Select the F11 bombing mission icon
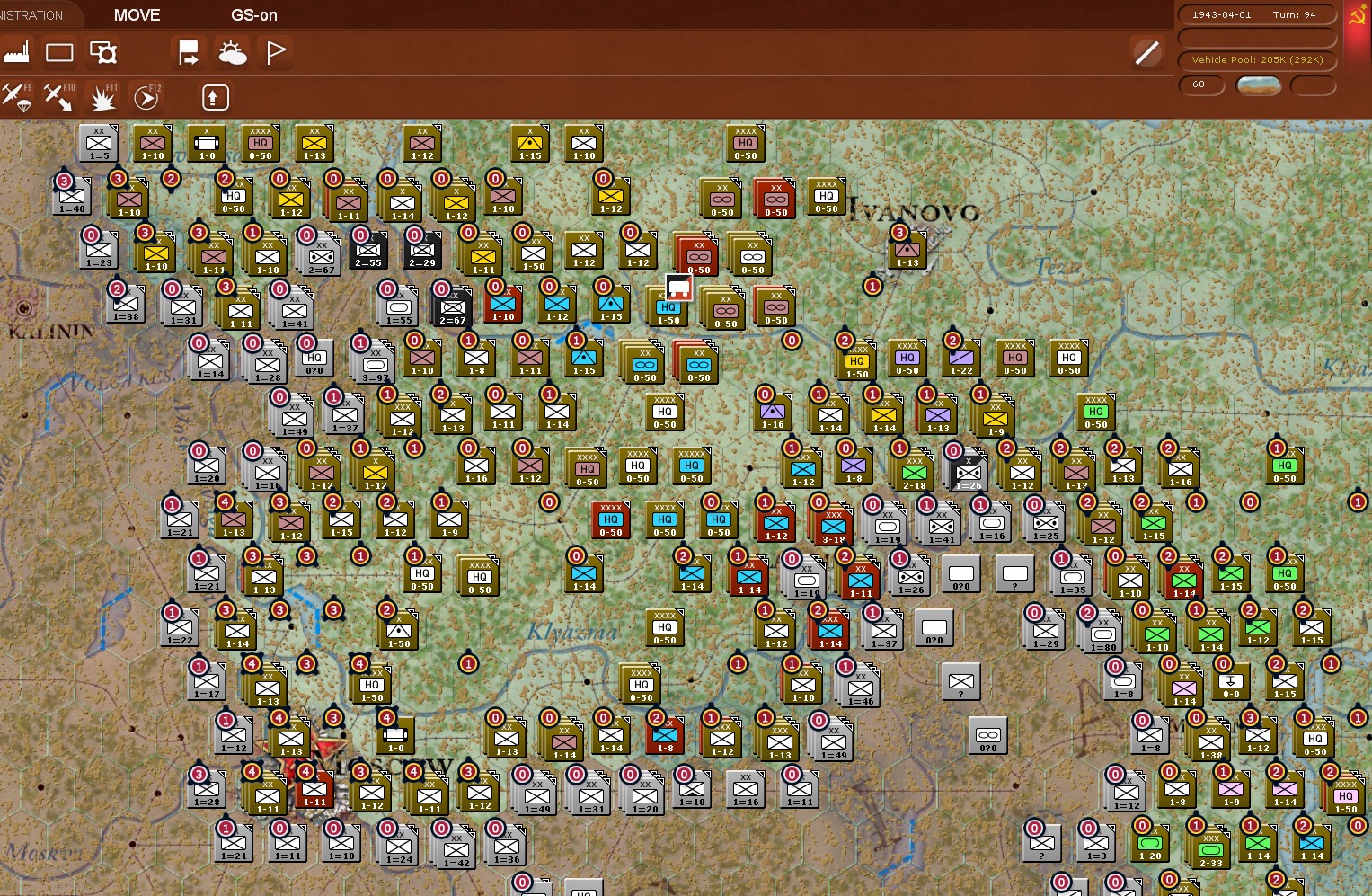This screenshot has height=896, width=1372. (102, 97)
